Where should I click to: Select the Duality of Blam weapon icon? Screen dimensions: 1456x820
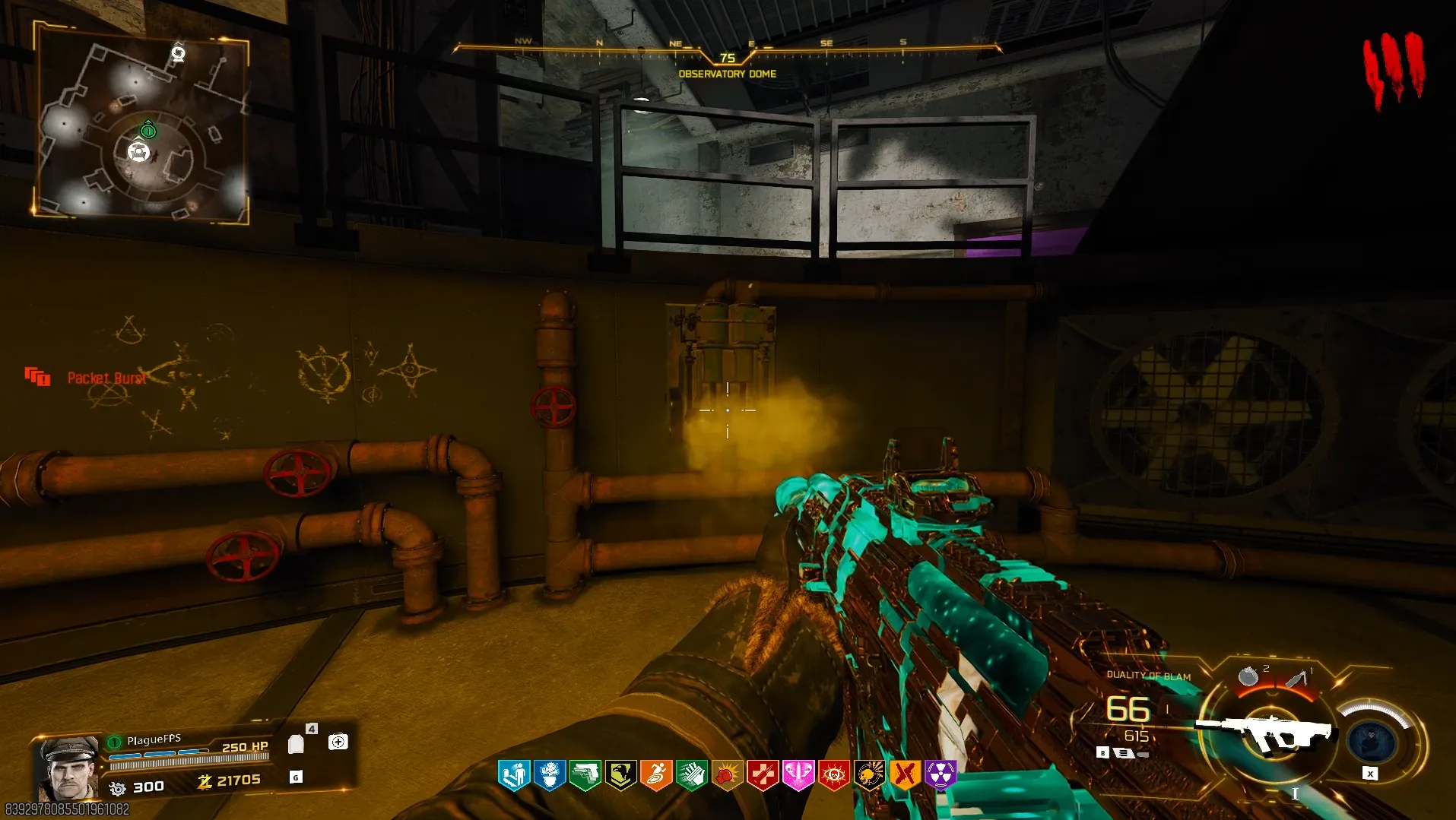pos(1266,731)
